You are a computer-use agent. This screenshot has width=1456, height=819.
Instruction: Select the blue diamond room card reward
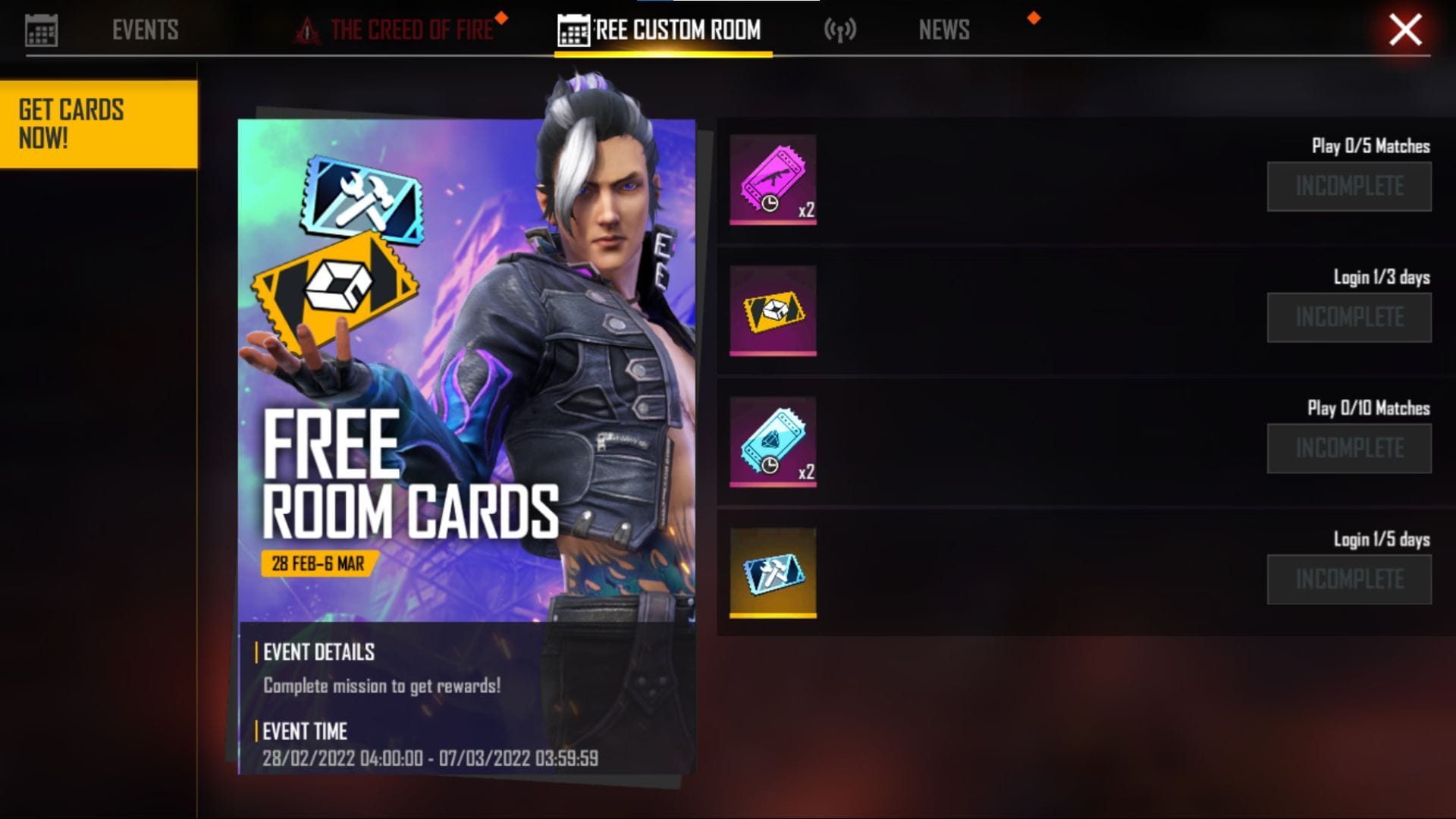click(x=773, y=440)
